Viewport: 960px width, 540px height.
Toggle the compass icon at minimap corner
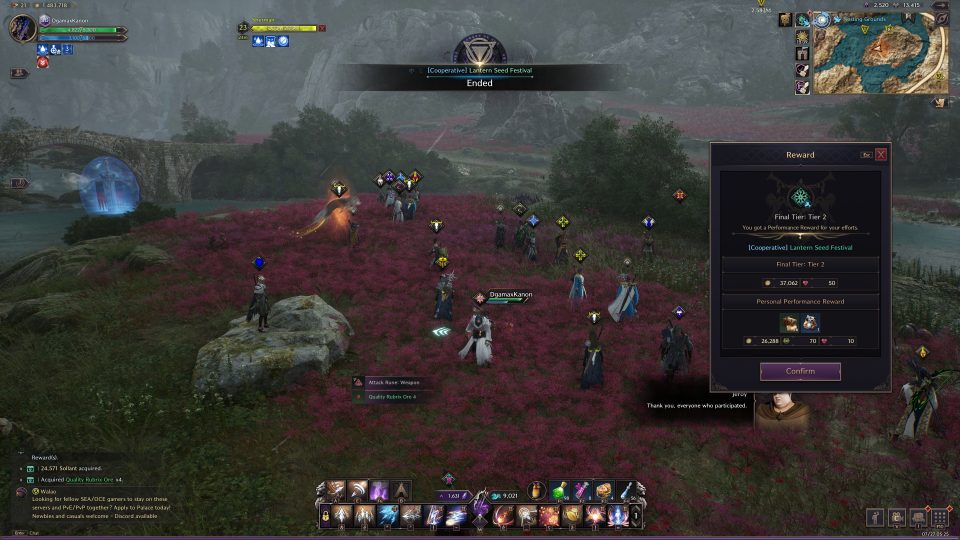pyautogui.click(x=941, y=17)
